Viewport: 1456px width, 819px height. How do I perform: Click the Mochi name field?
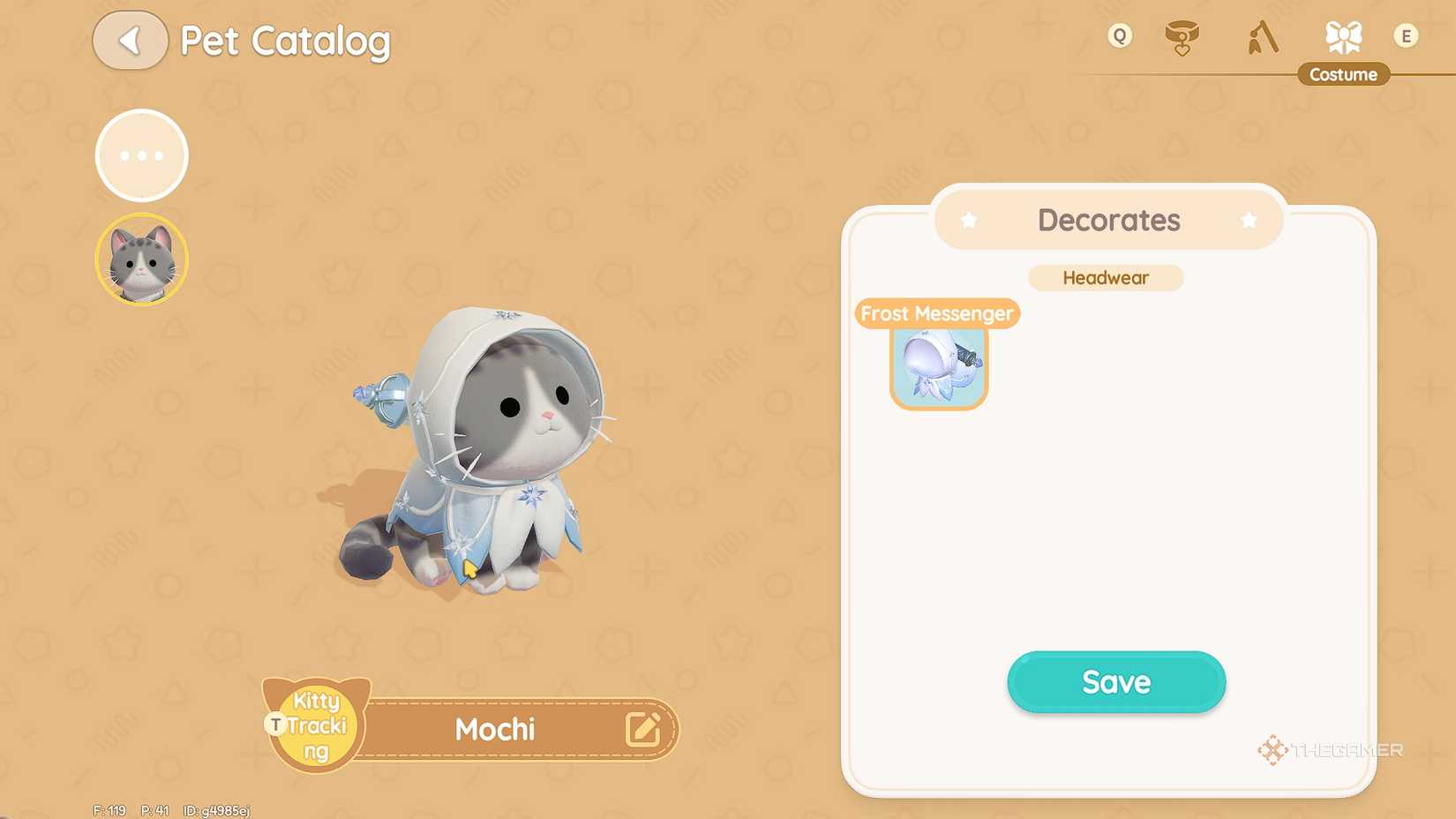coord(496,729)
